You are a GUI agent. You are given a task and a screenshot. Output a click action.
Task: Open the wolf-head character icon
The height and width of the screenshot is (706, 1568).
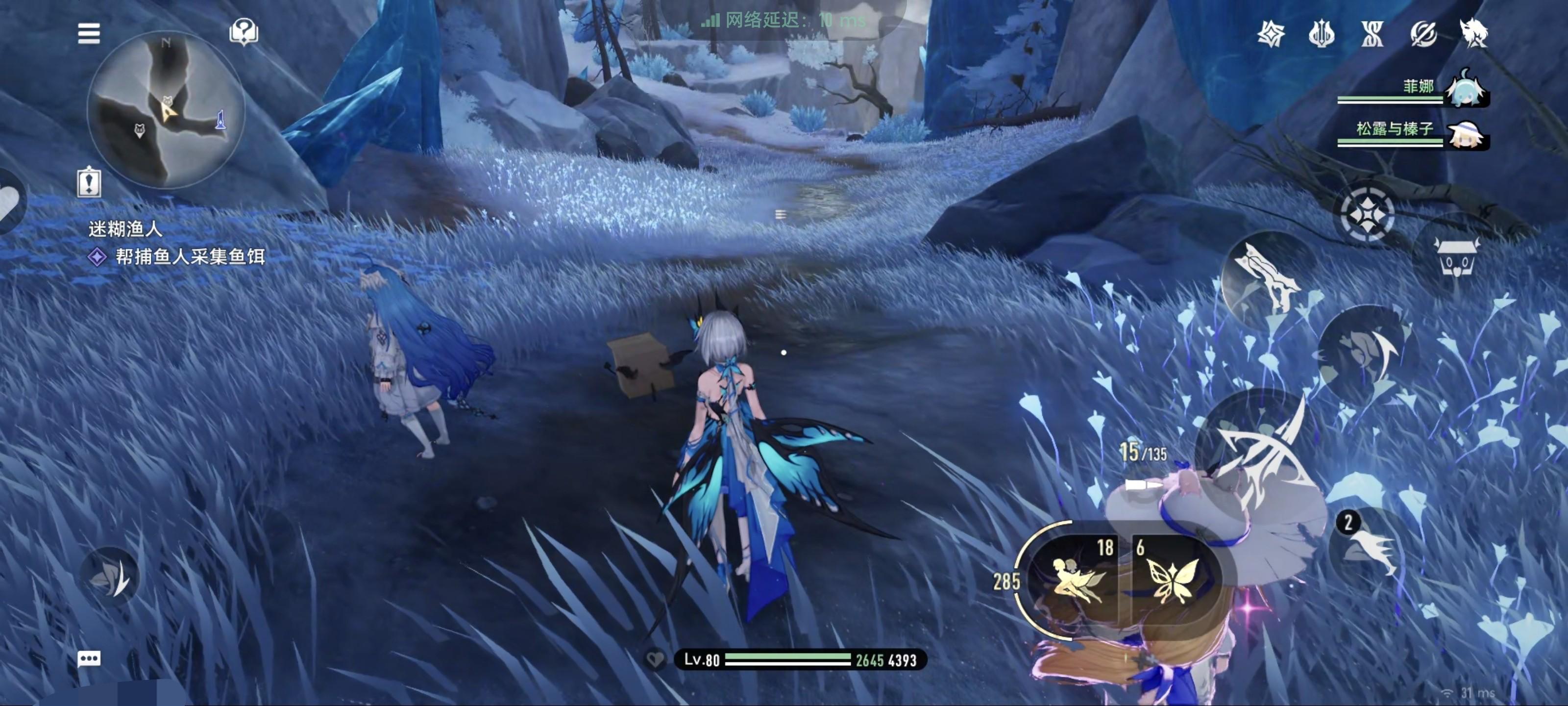pyautogui.click(x=1473, y=33)
